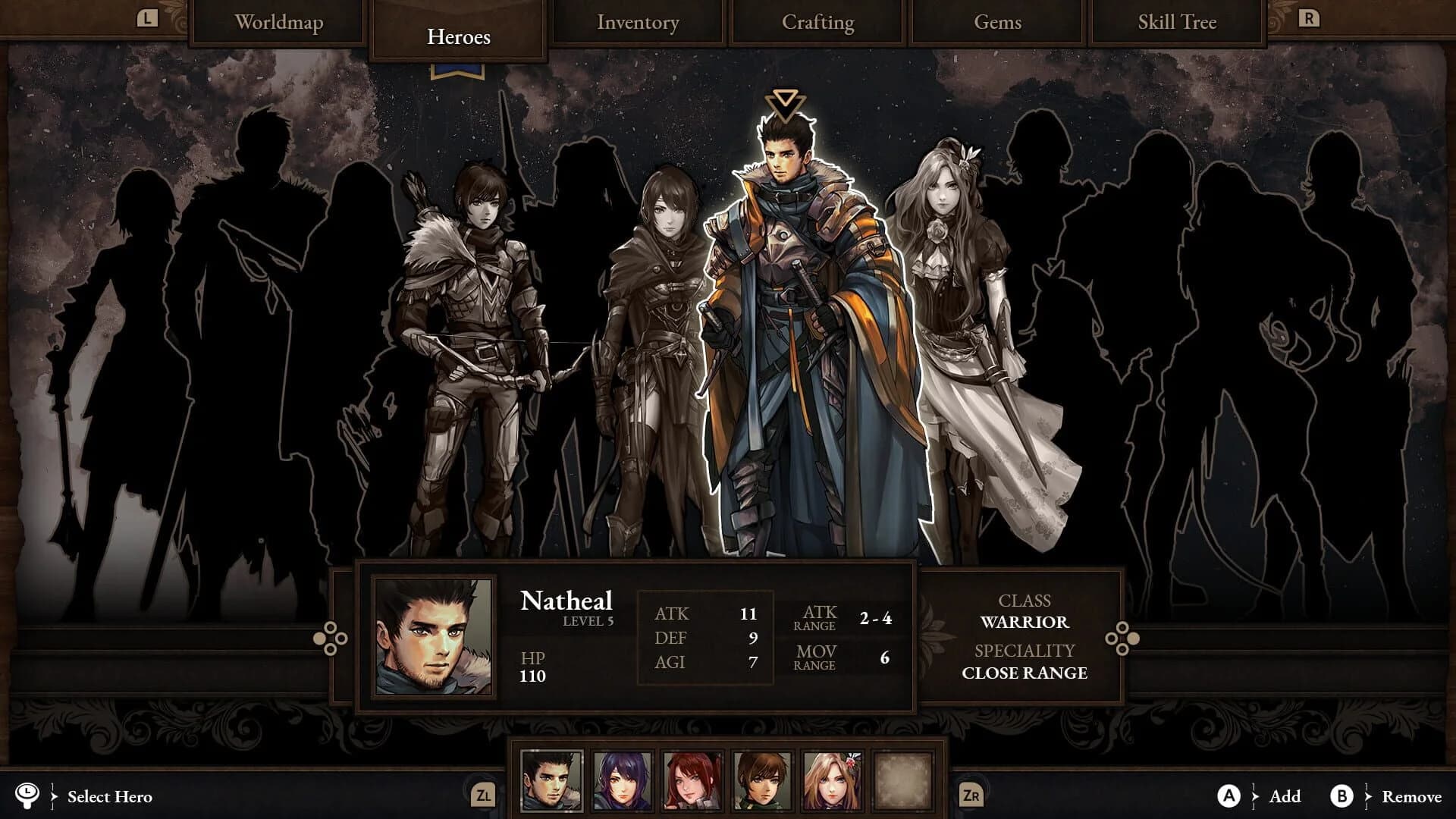Click the left dot-cluster navigation icon
The width and height of the screenshot is (1456, 819).
(x=330, y=639)
